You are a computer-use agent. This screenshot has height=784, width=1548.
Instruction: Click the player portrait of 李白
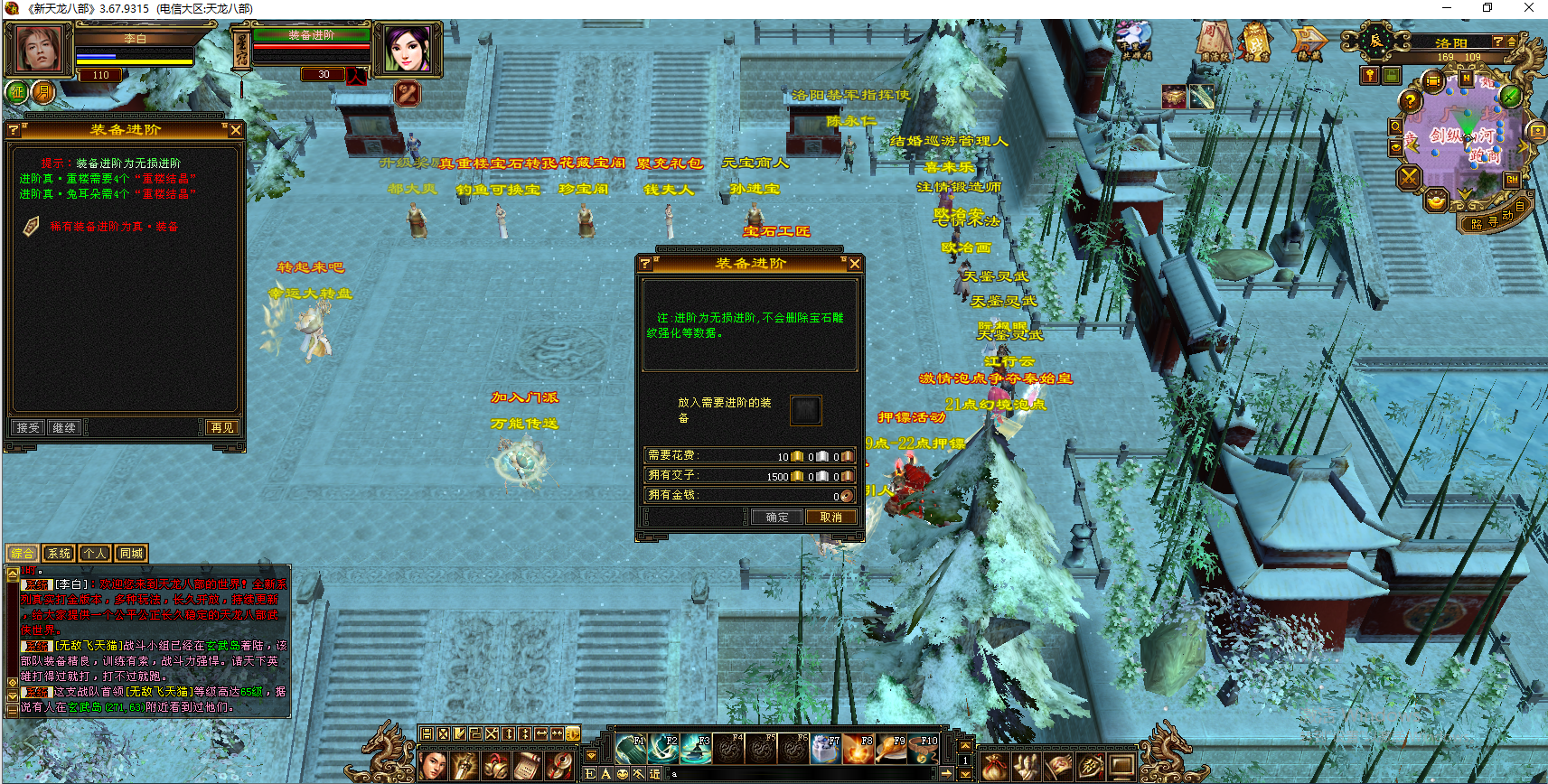tap(39, 49)
